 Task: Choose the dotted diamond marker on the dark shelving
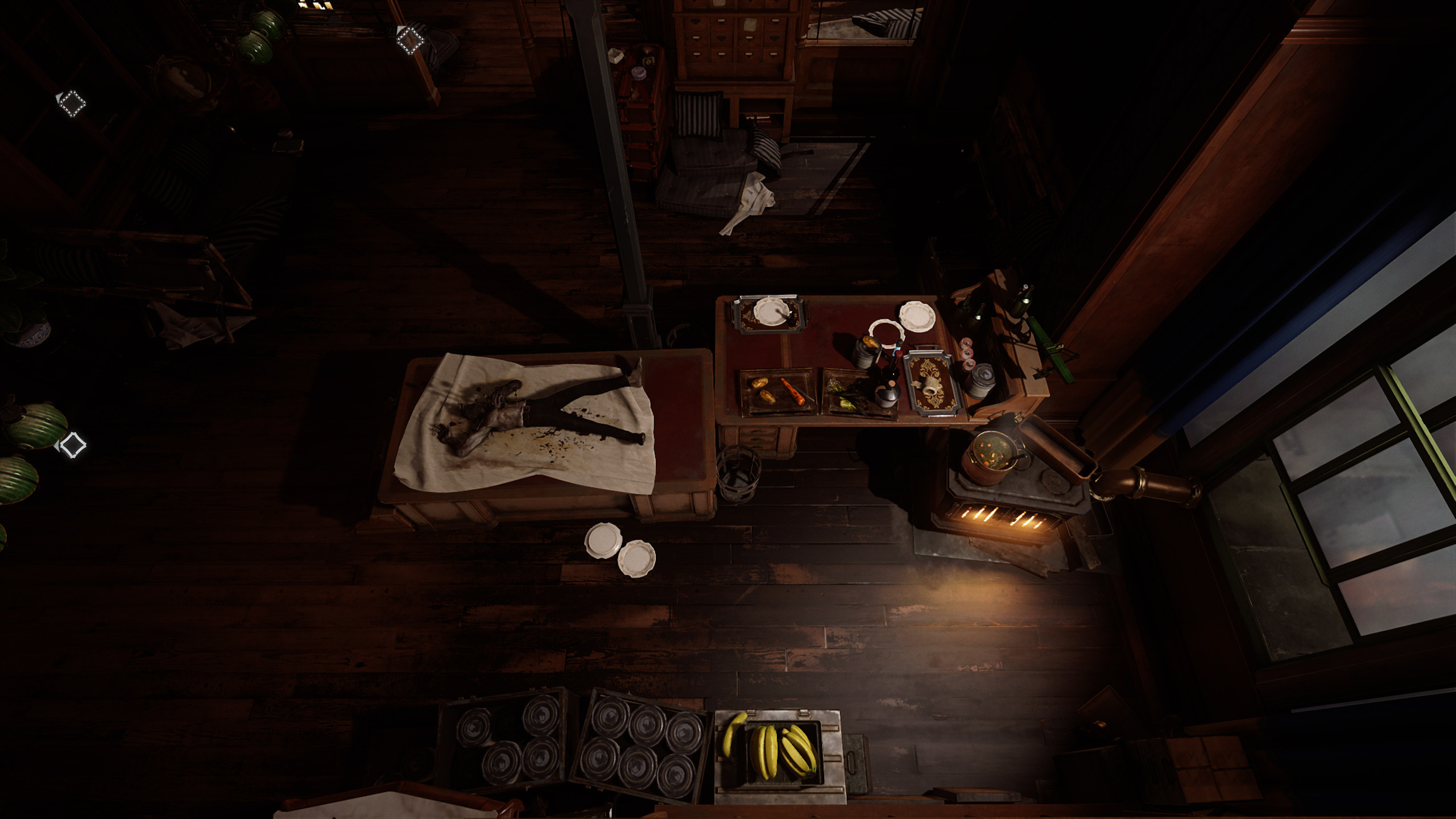(x=72, y=104)
